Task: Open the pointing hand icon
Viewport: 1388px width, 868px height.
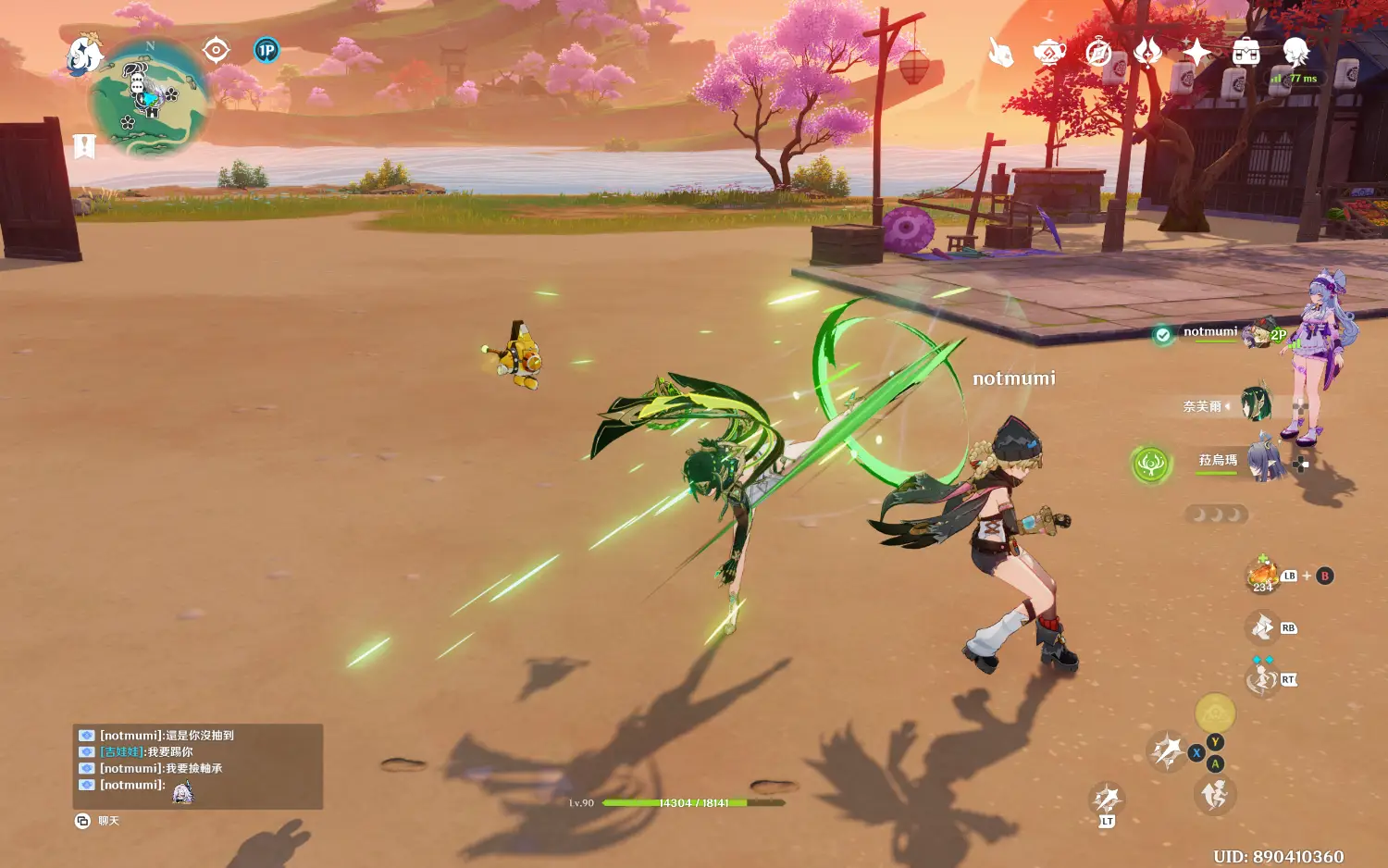Action: pyautogui.click(x=1000, y=53)
